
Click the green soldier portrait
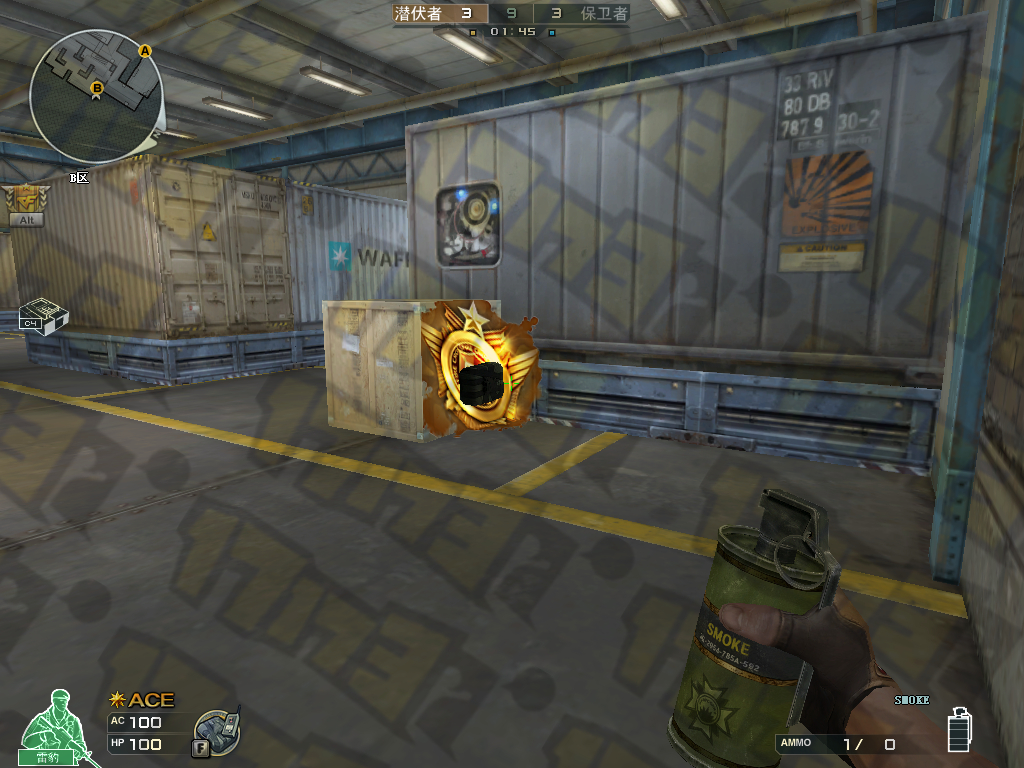pos(56,724)
